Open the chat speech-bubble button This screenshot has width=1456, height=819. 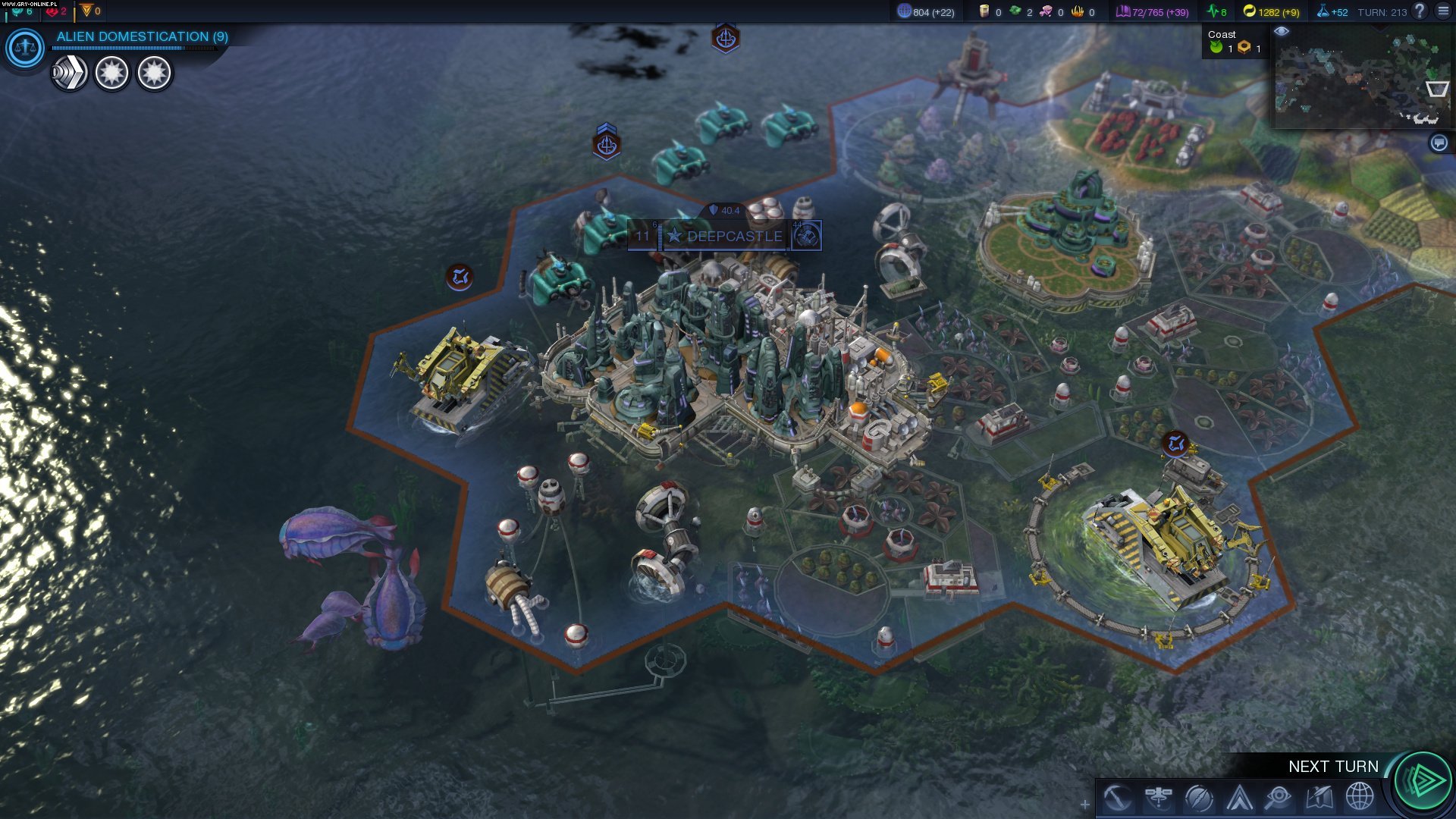pos(1439,143)
